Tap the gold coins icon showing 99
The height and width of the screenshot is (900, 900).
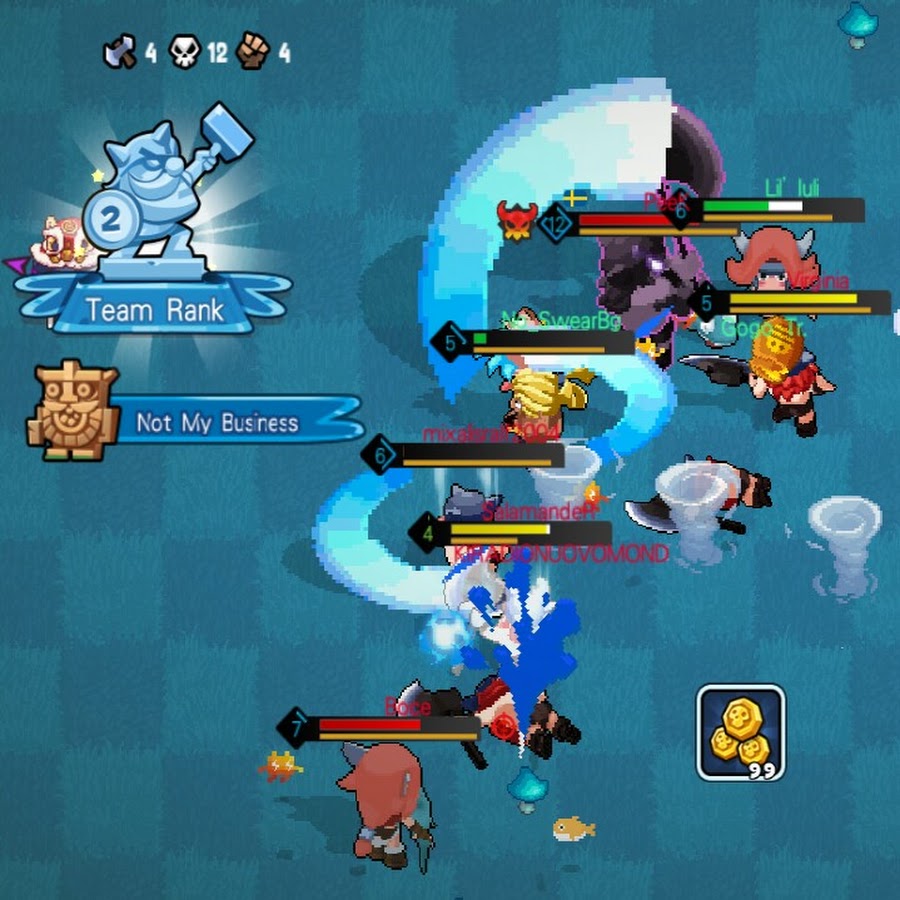740,732
